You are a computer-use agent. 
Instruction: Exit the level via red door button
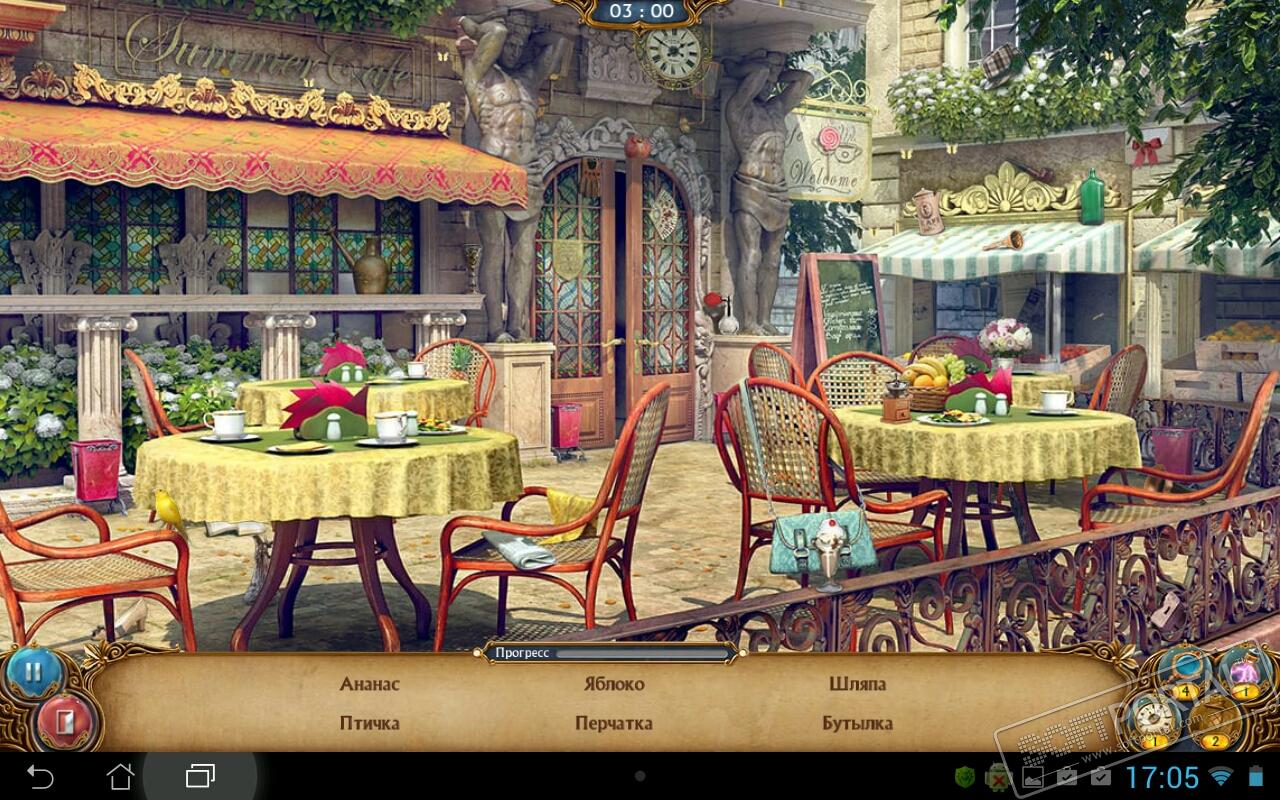point(65,721)
